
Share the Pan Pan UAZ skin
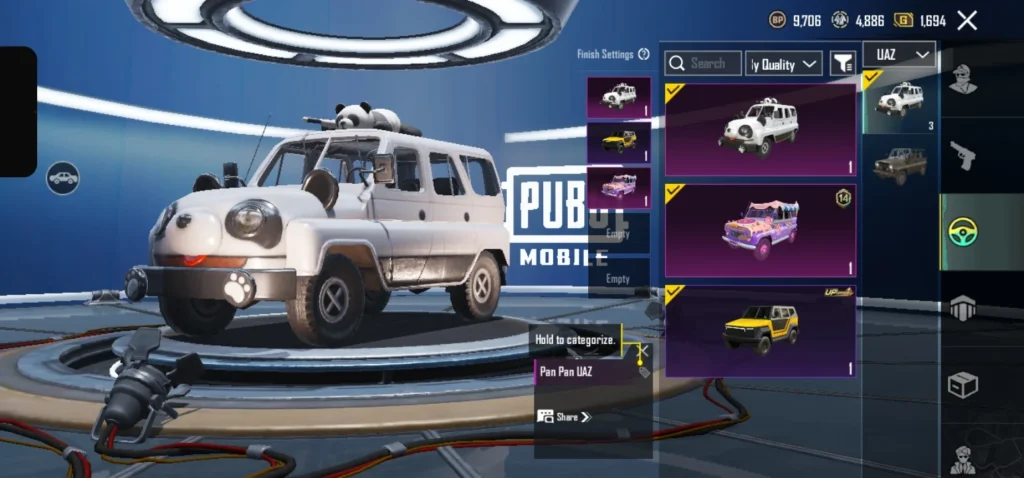565,416
